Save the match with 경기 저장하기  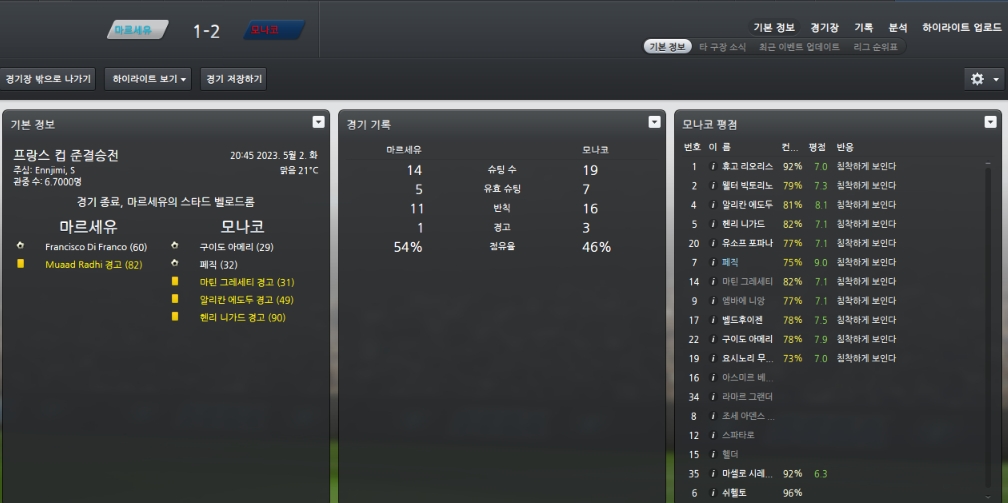233,79
